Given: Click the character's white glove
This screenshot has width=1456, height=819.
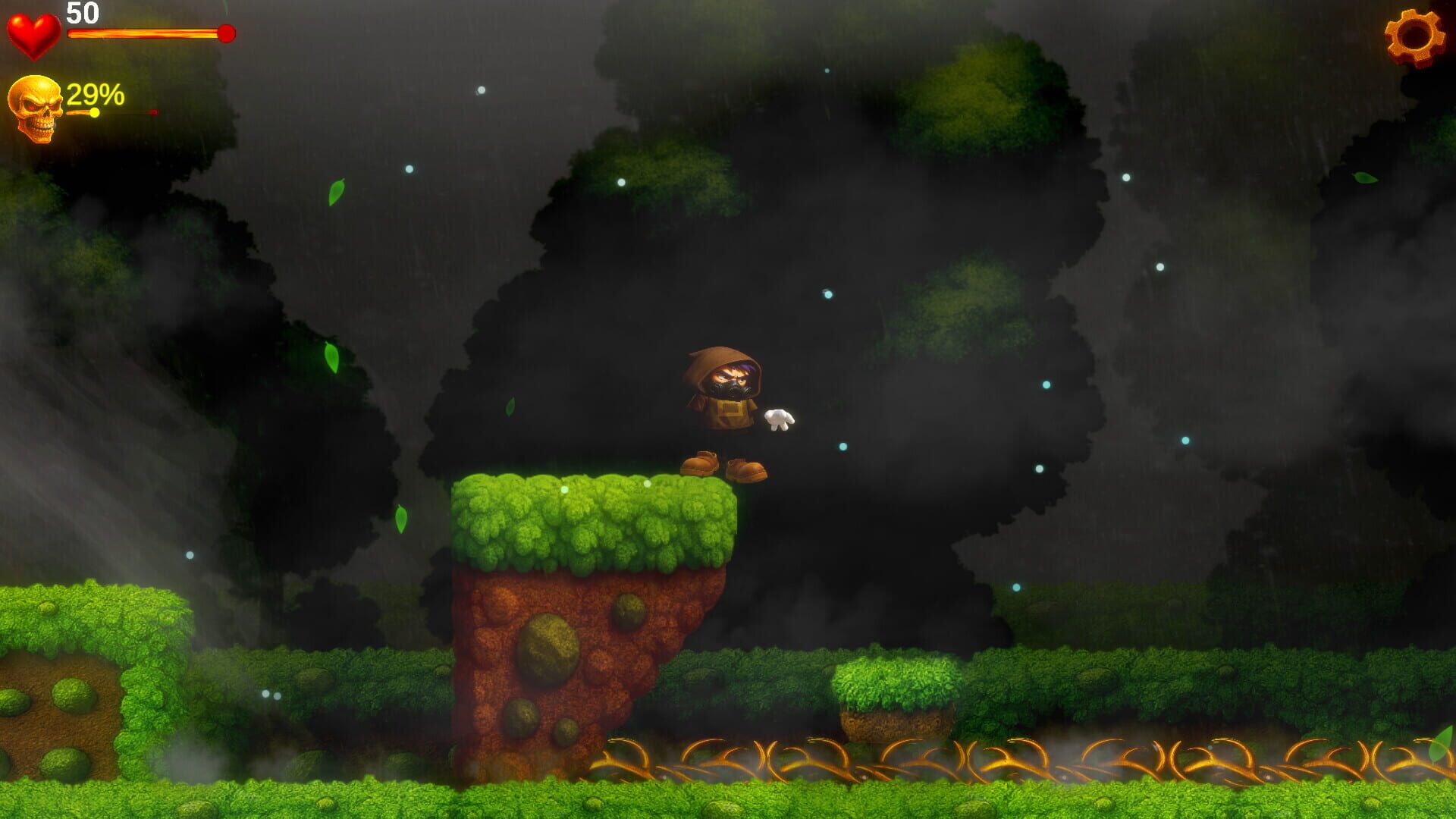Looking at the screenshot, I should point(780,418).
